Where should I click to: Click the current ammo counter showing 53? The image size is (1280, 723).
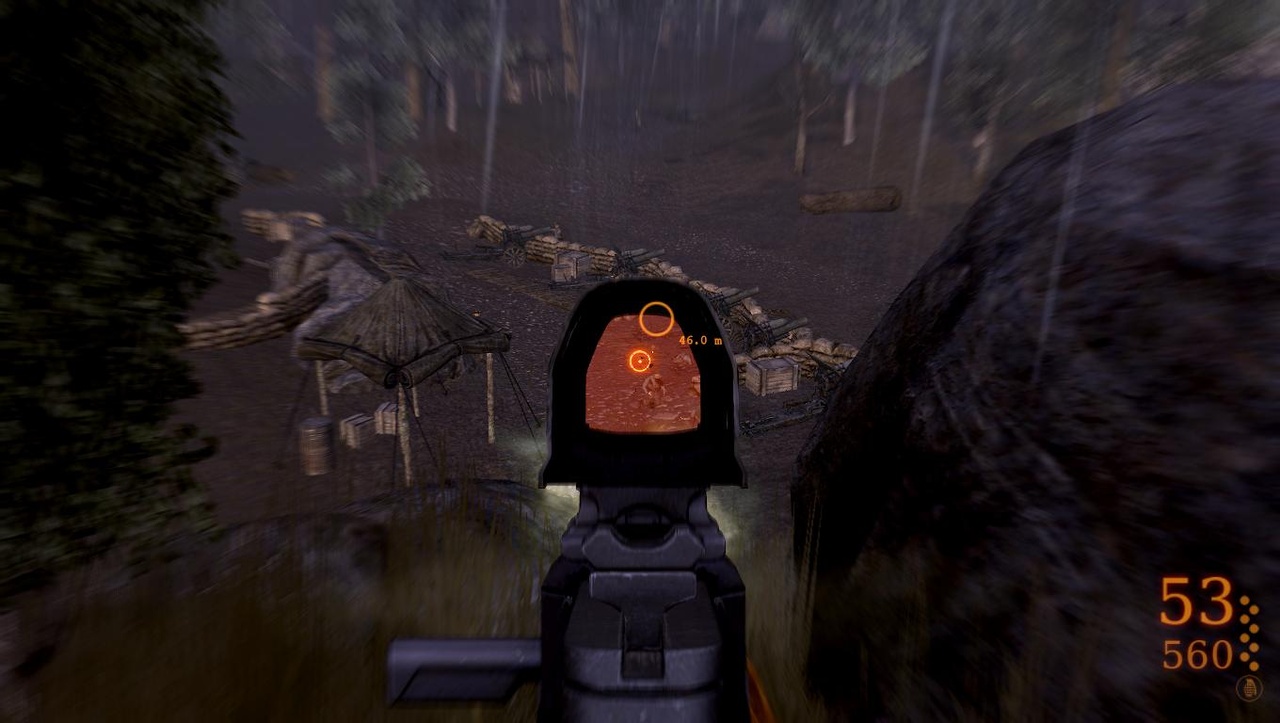[x=1196, y=601]
